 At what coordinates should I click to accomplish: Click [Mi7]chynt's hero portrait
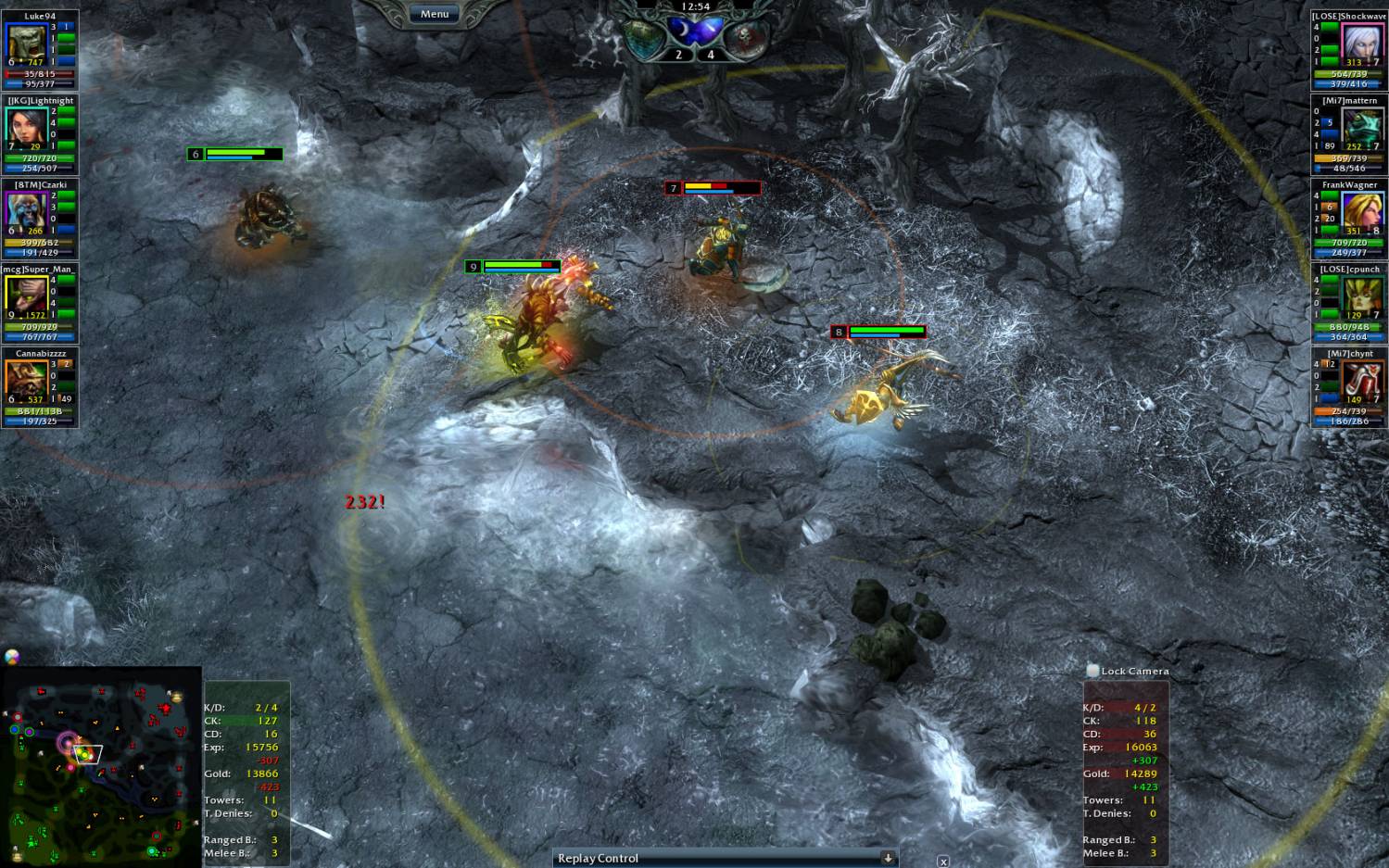(x=1359, y=378)
